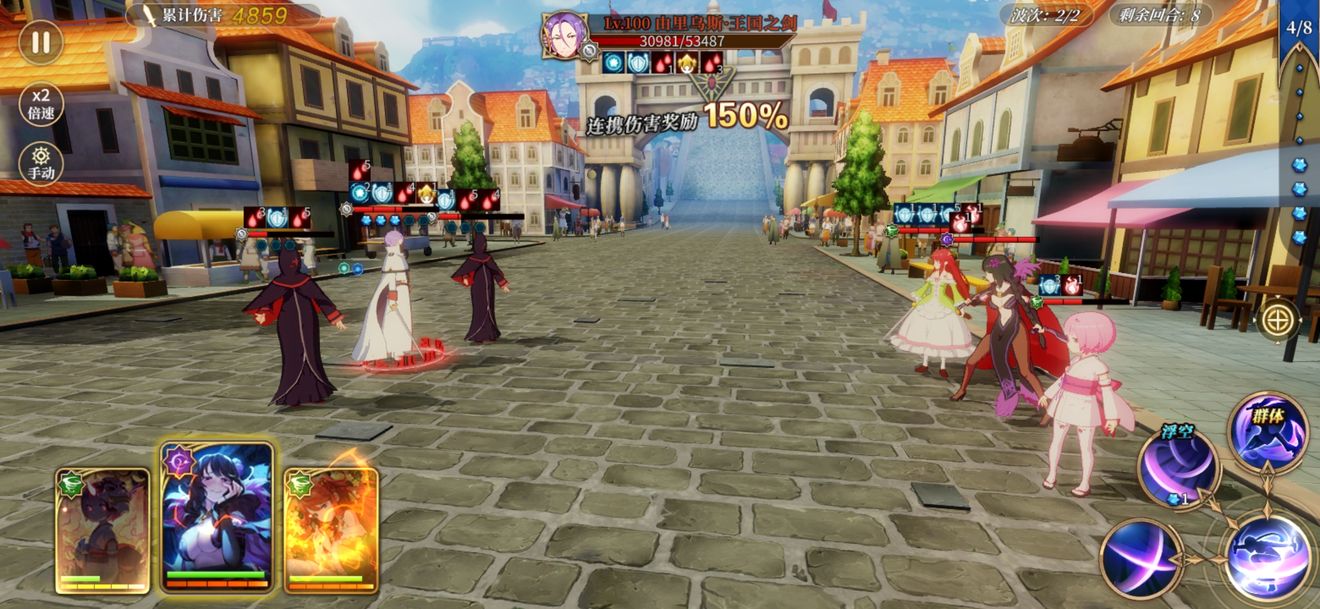The width and height of the screenshot is (1320, 609).
Task: Toggle the x2 battle speed
Action: (x=41, y=103)
